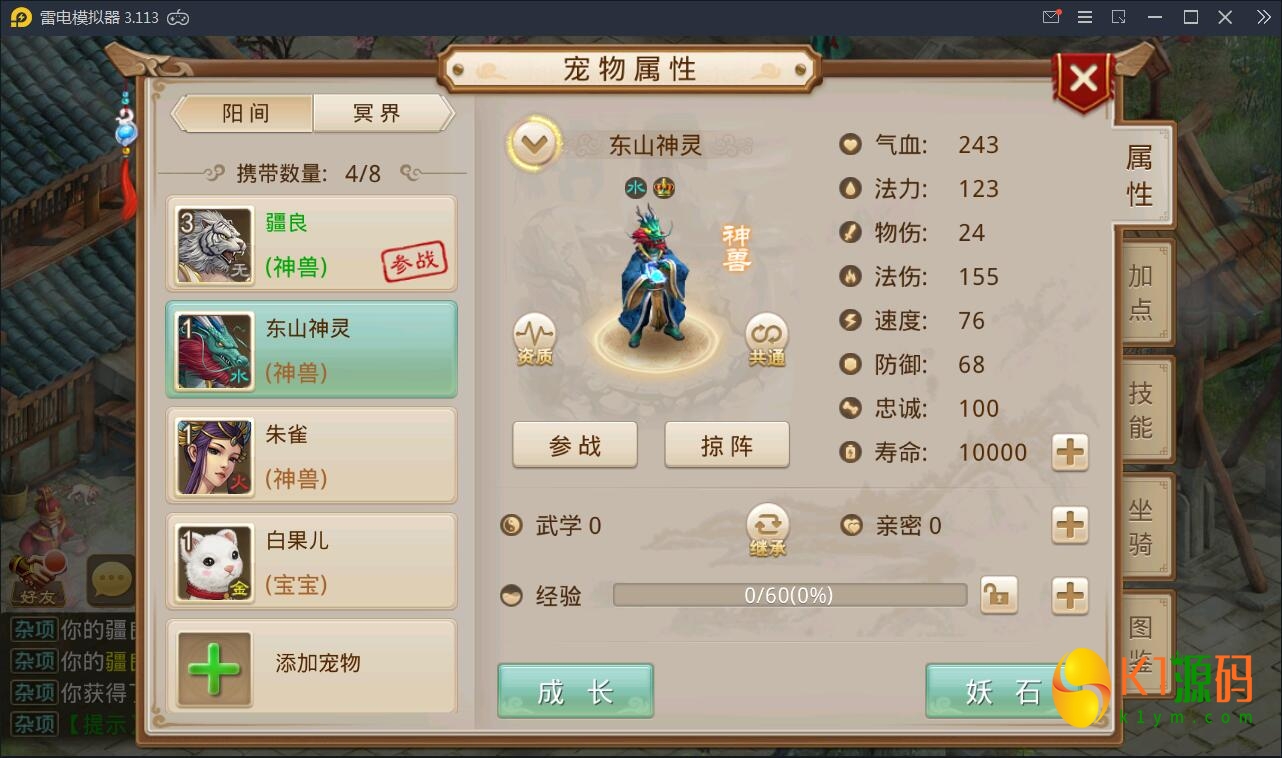Toggle the experience lock icon
The height and width of the screenshot is (758, 1282).
coord(999,595)
